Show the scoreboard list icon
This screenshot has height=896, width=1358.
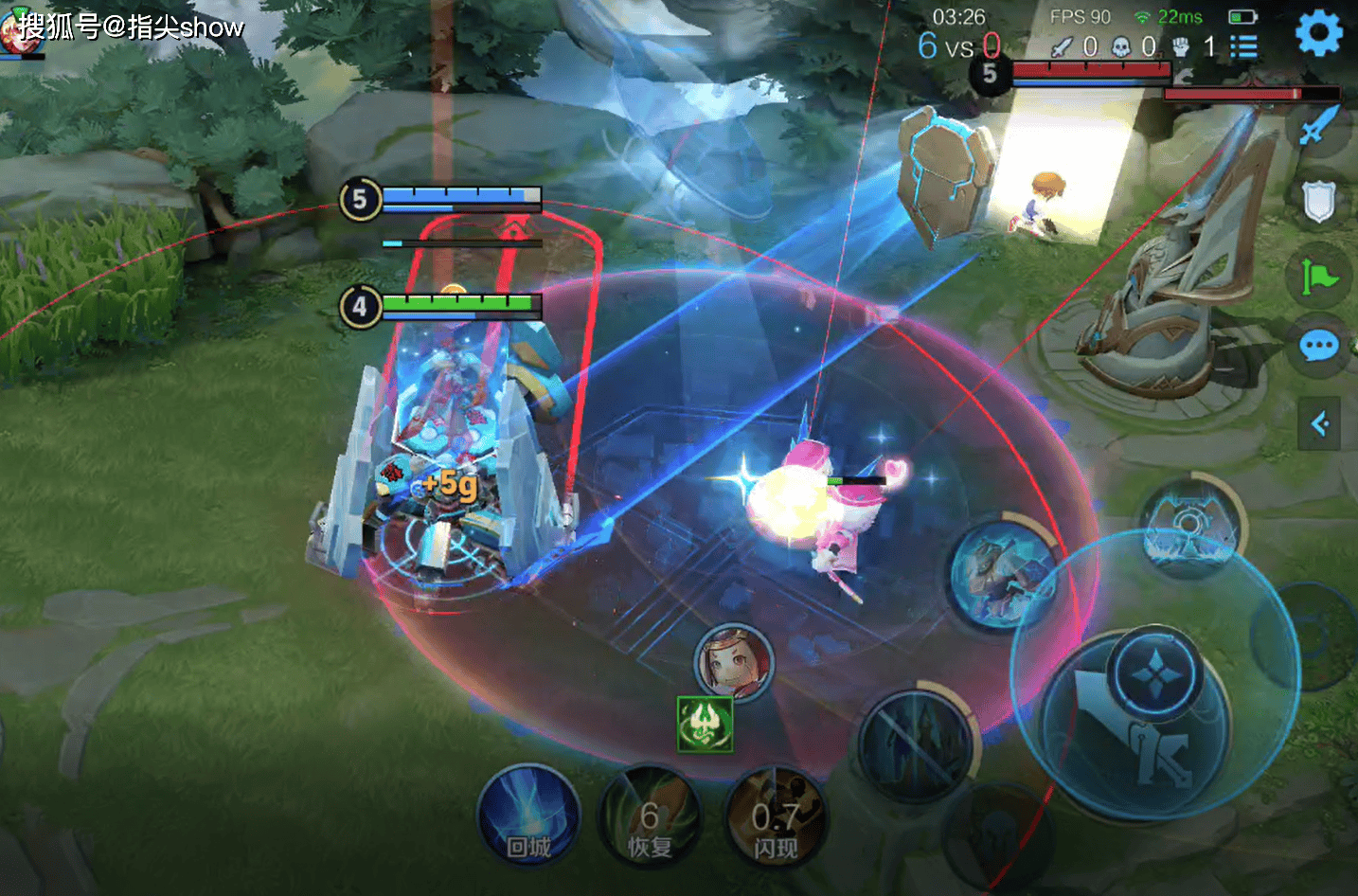[x=1243, y=46]
